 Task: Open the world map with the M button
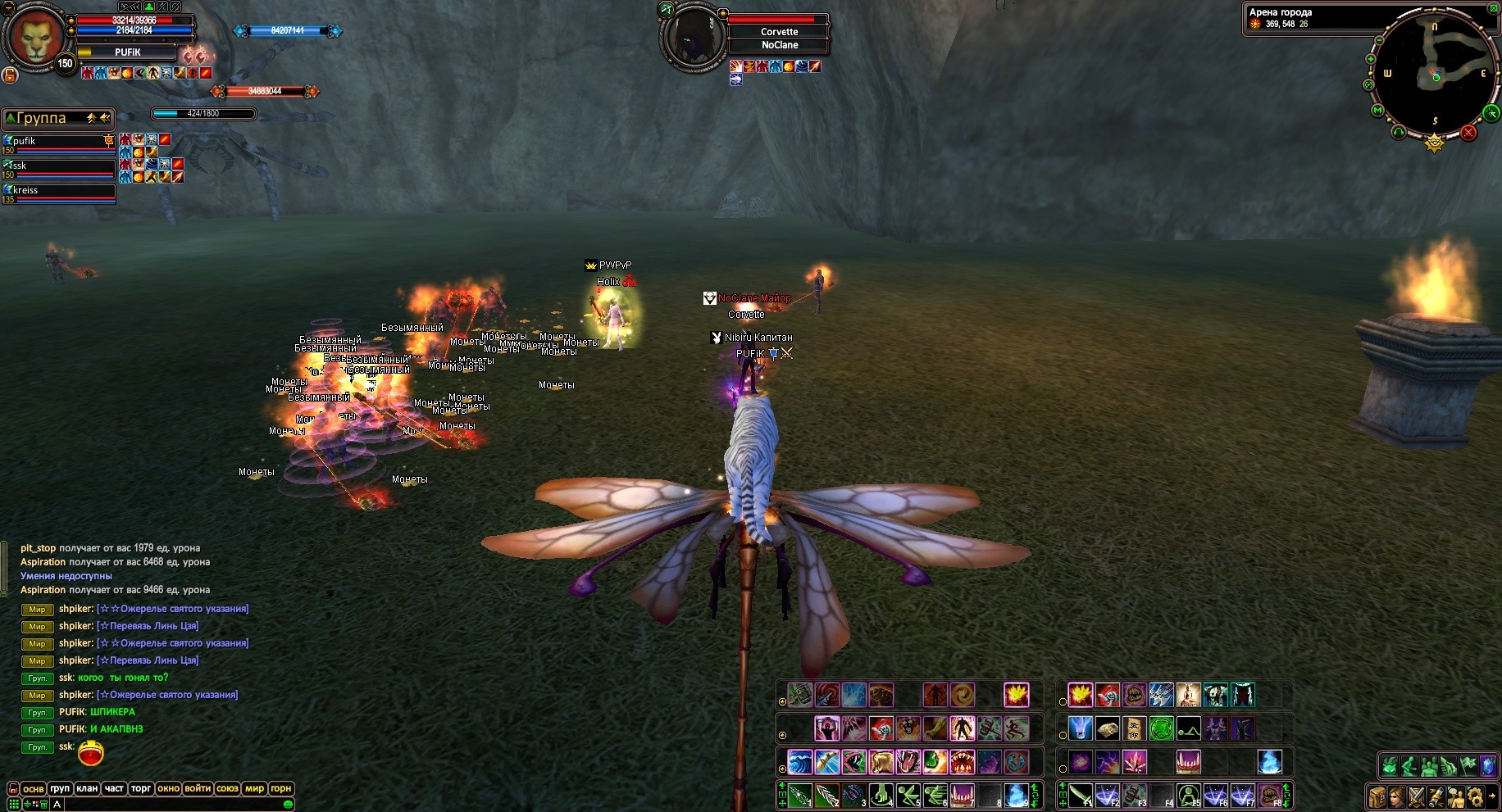point(1377,110)
